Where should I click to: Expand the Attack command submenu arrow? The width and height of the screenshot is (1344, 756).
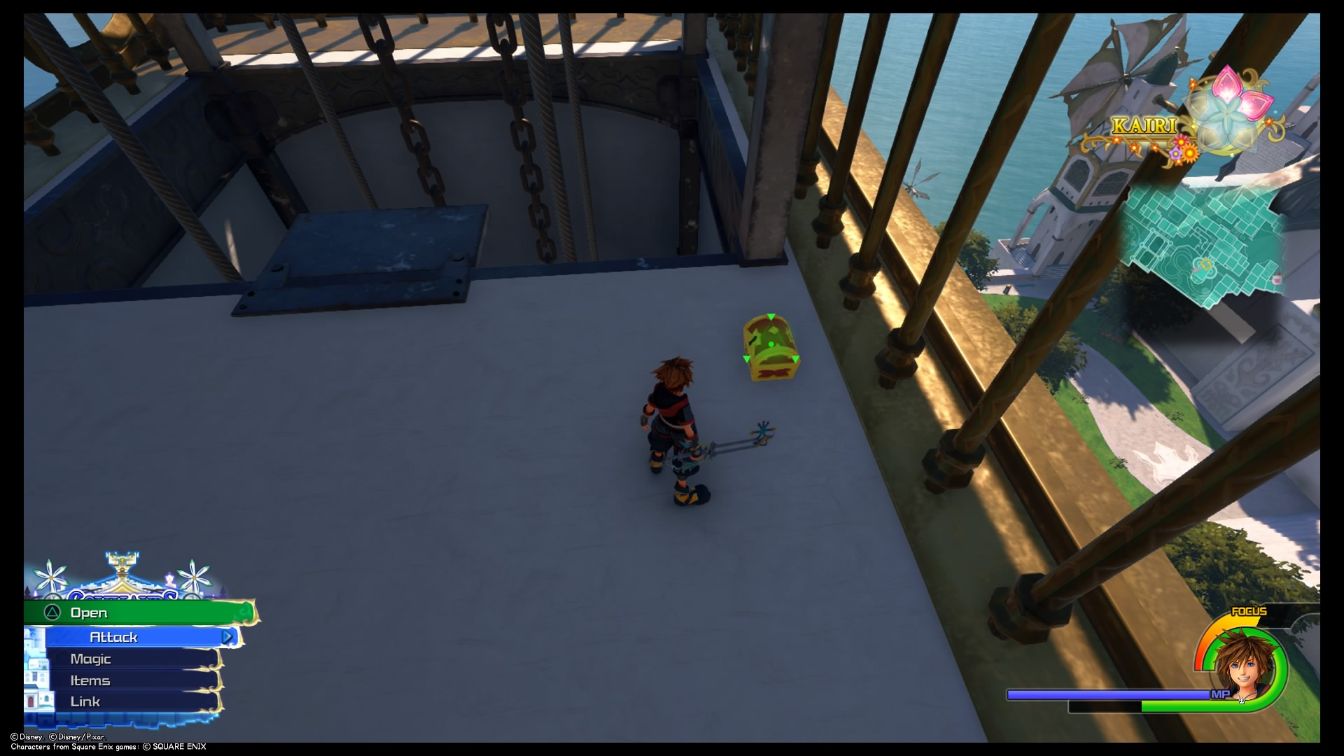[x=228, y=637]
